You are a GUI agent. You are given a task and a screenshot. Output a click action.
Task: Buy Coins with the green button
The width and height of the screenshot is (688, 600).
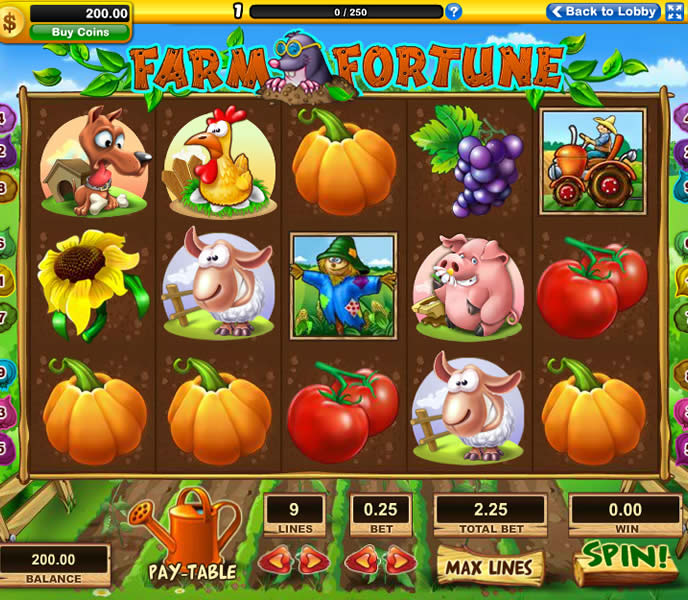tap(80, 32)
